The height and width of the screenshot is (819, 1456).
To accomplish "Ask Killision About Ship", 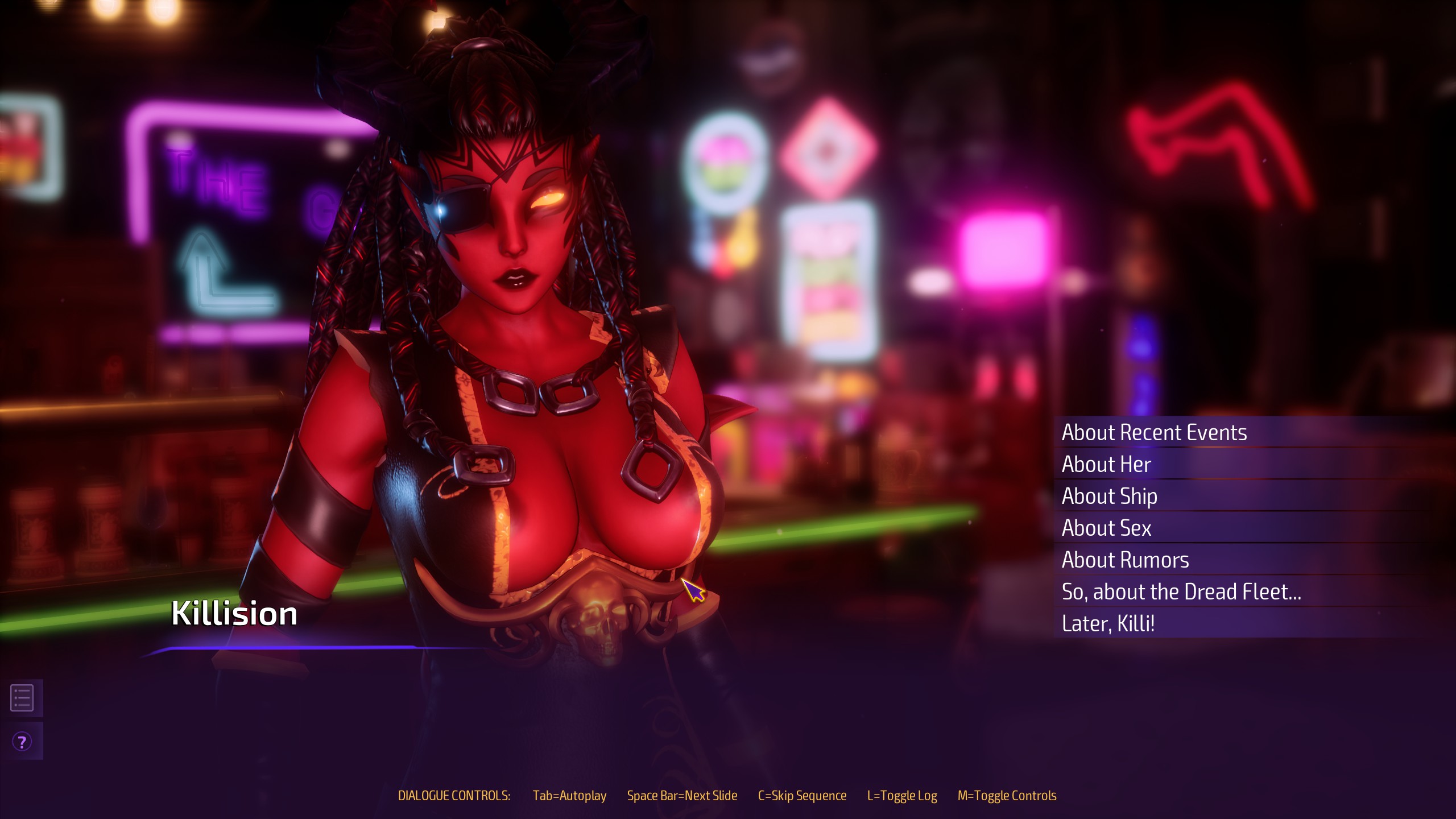I will [1109, 497].
